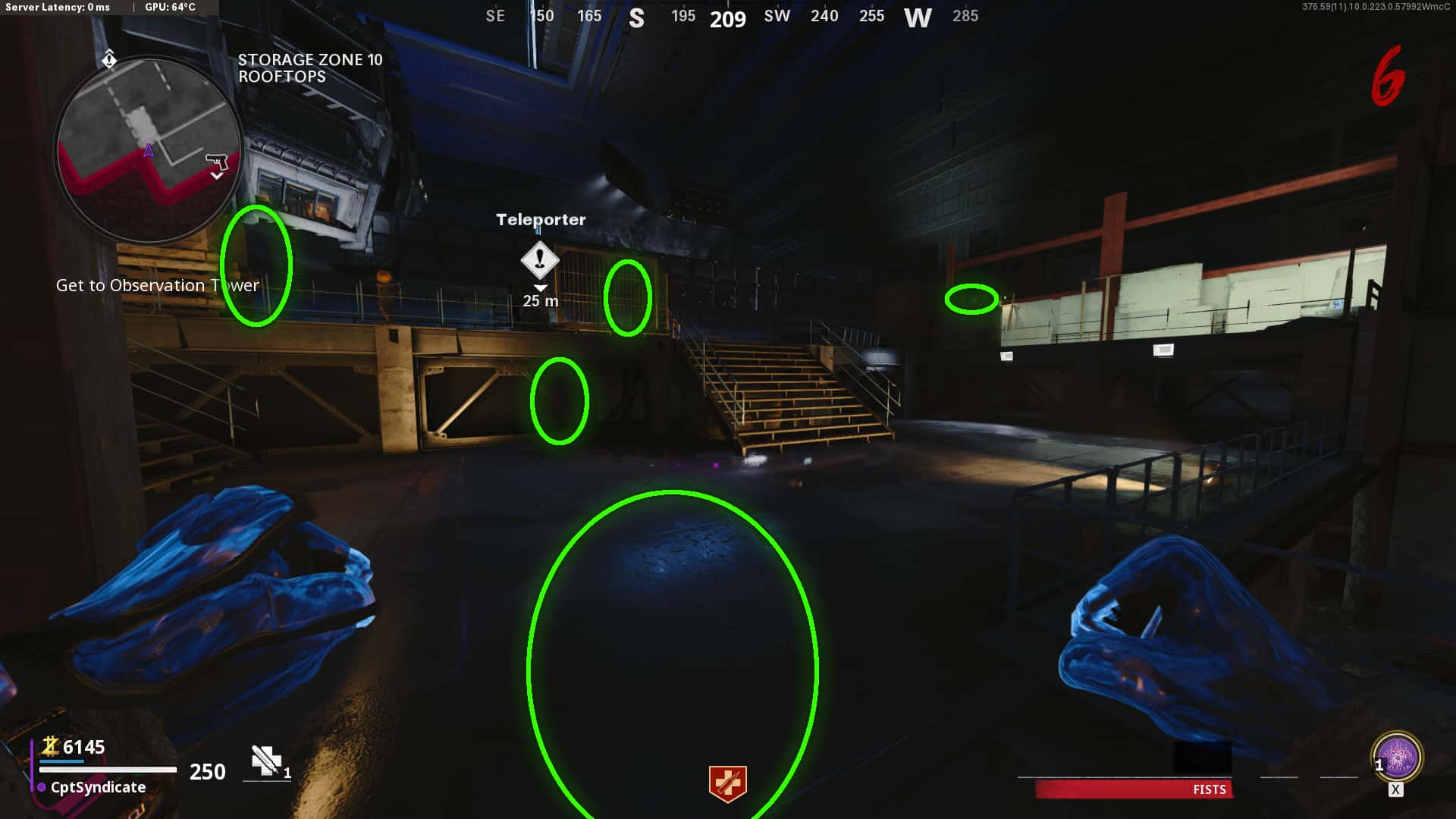Click the crossed-out equipment icon

[x=265, y=761]
